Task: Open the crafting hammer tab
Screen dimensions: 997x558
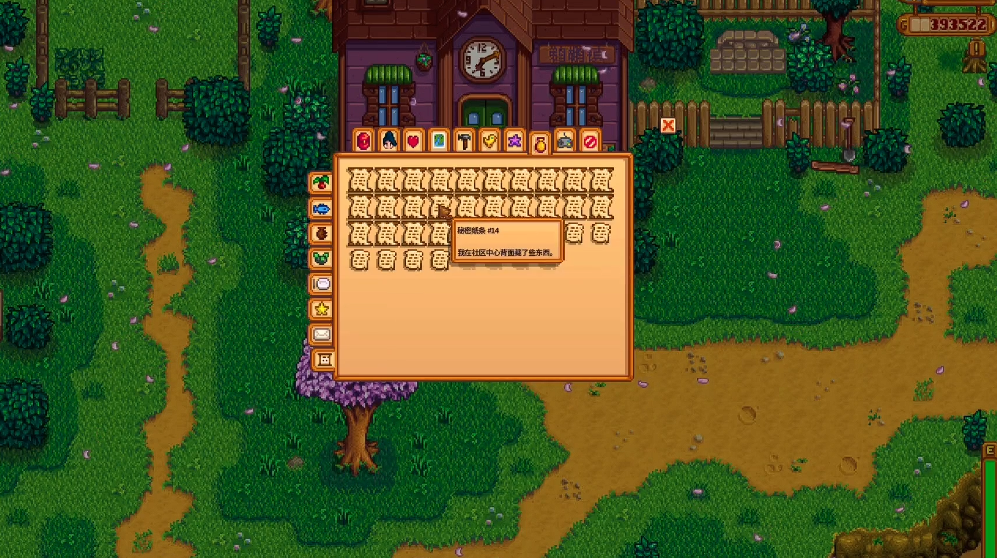Action: (x=464, y=141)
